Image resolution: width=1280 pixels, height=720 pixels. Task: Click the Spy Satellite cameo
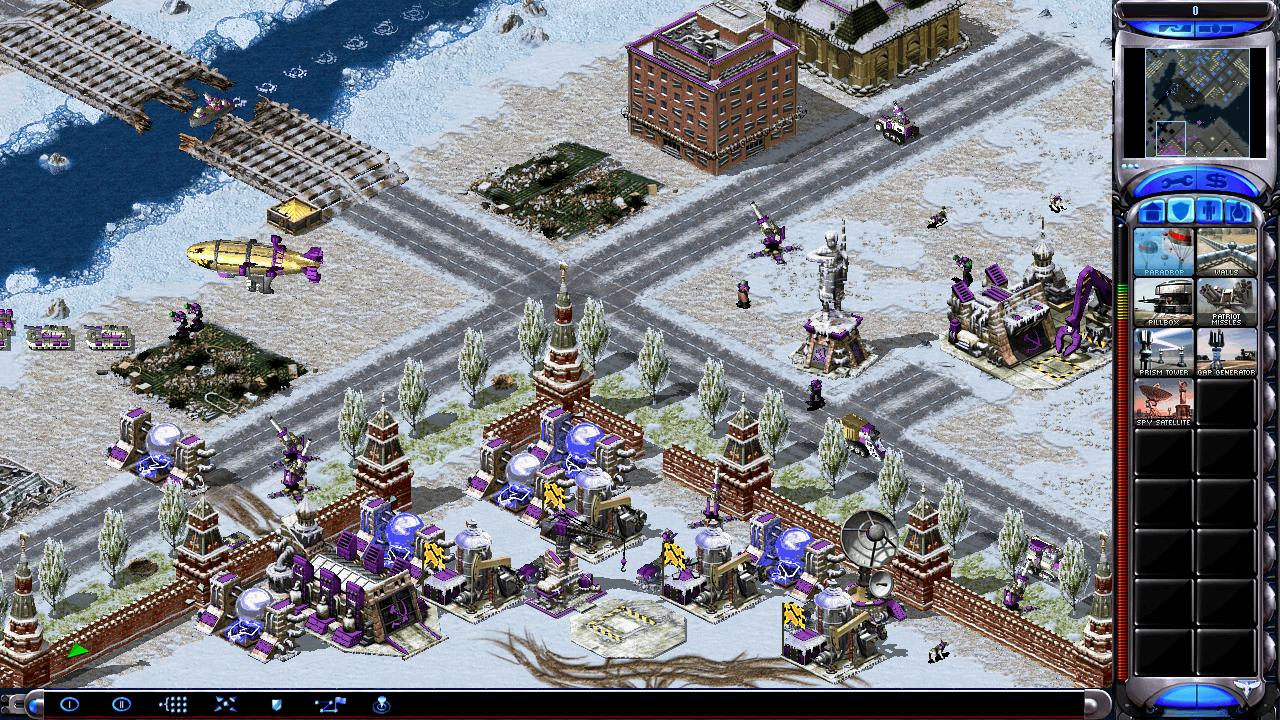tap(1163, 402)
